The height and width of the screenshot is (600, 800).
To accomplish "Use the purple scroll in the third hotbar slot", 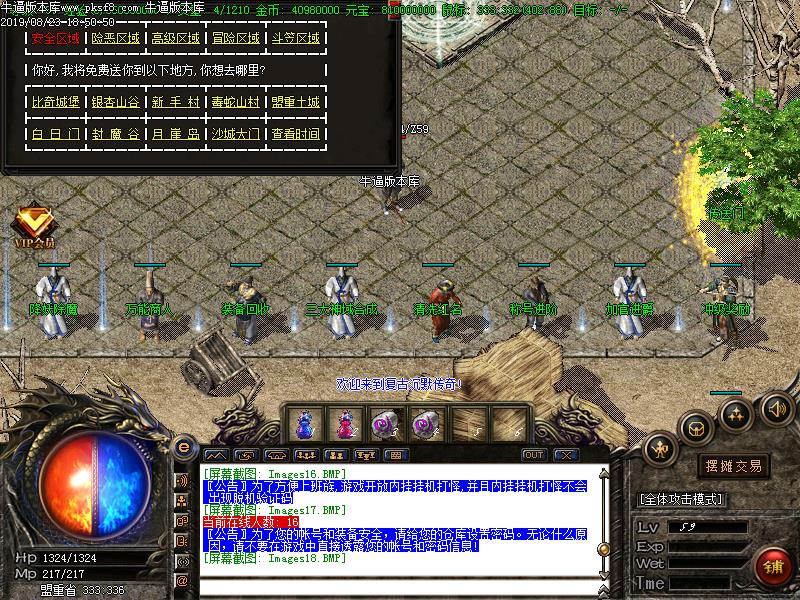I will pos(384,424).
